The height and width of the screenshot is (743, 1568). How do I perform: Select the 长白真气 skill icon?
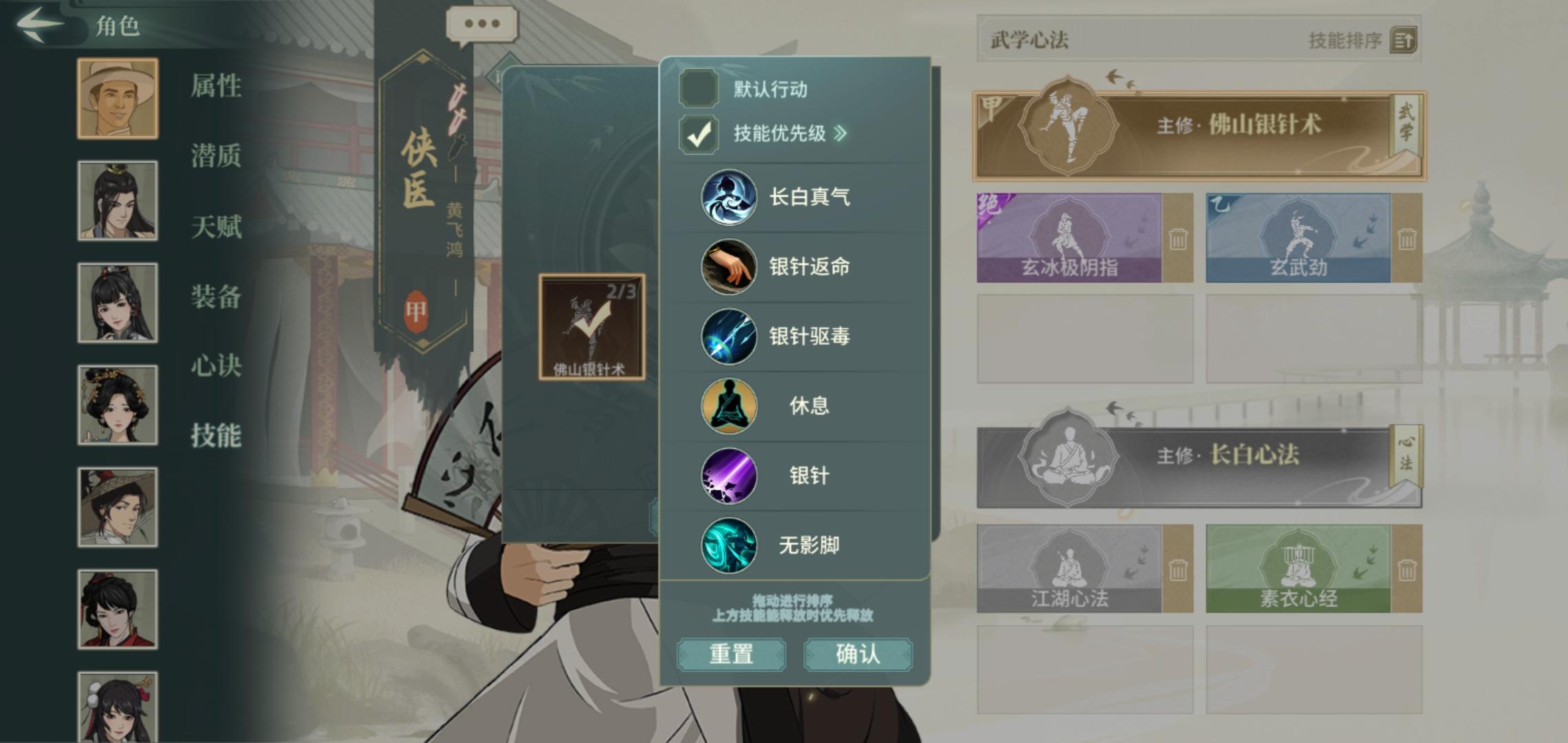[x=728, y=197]
